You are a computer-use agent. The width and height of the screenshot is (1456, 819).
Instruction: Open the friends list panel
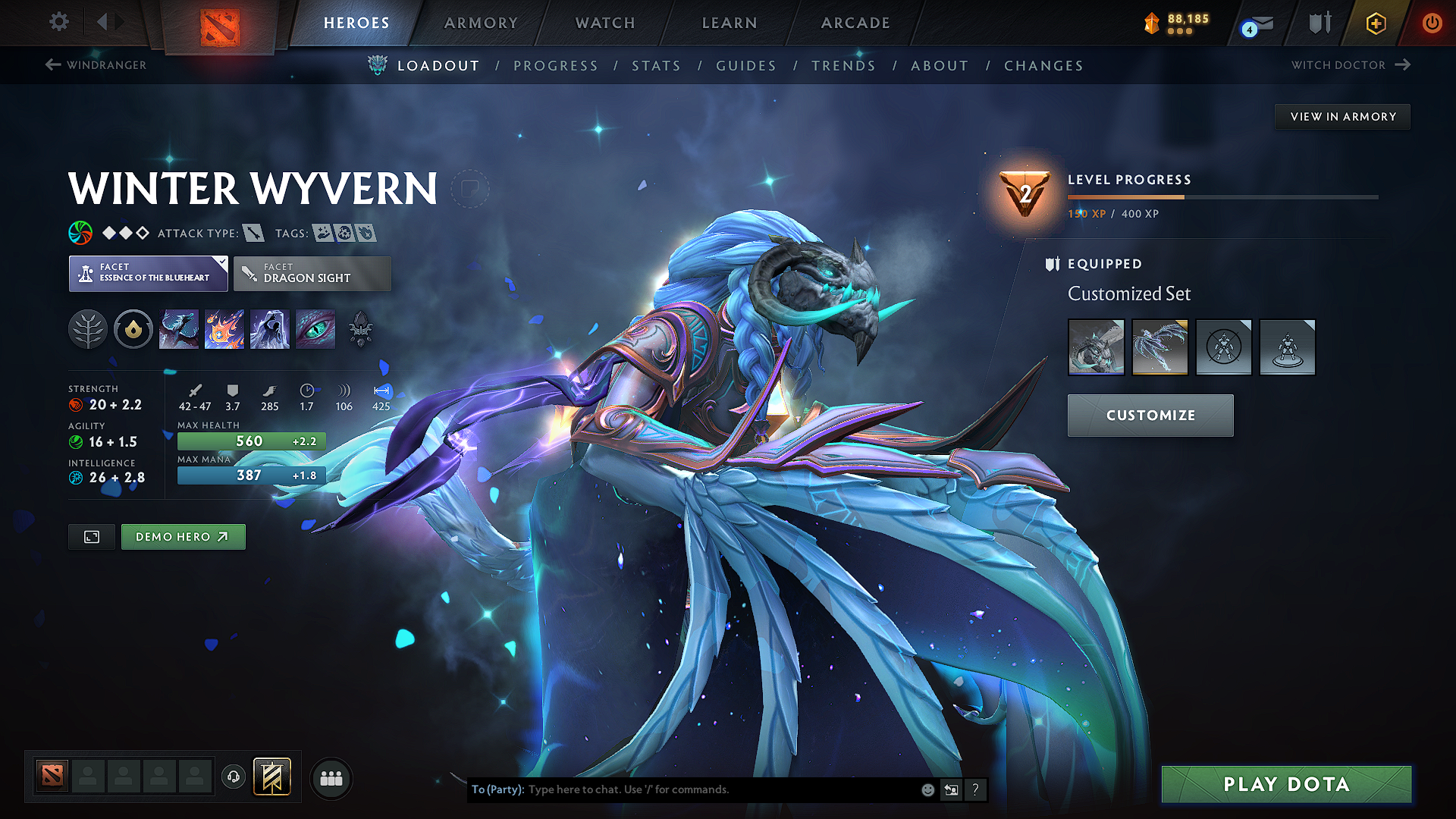(x=331, y=777)
